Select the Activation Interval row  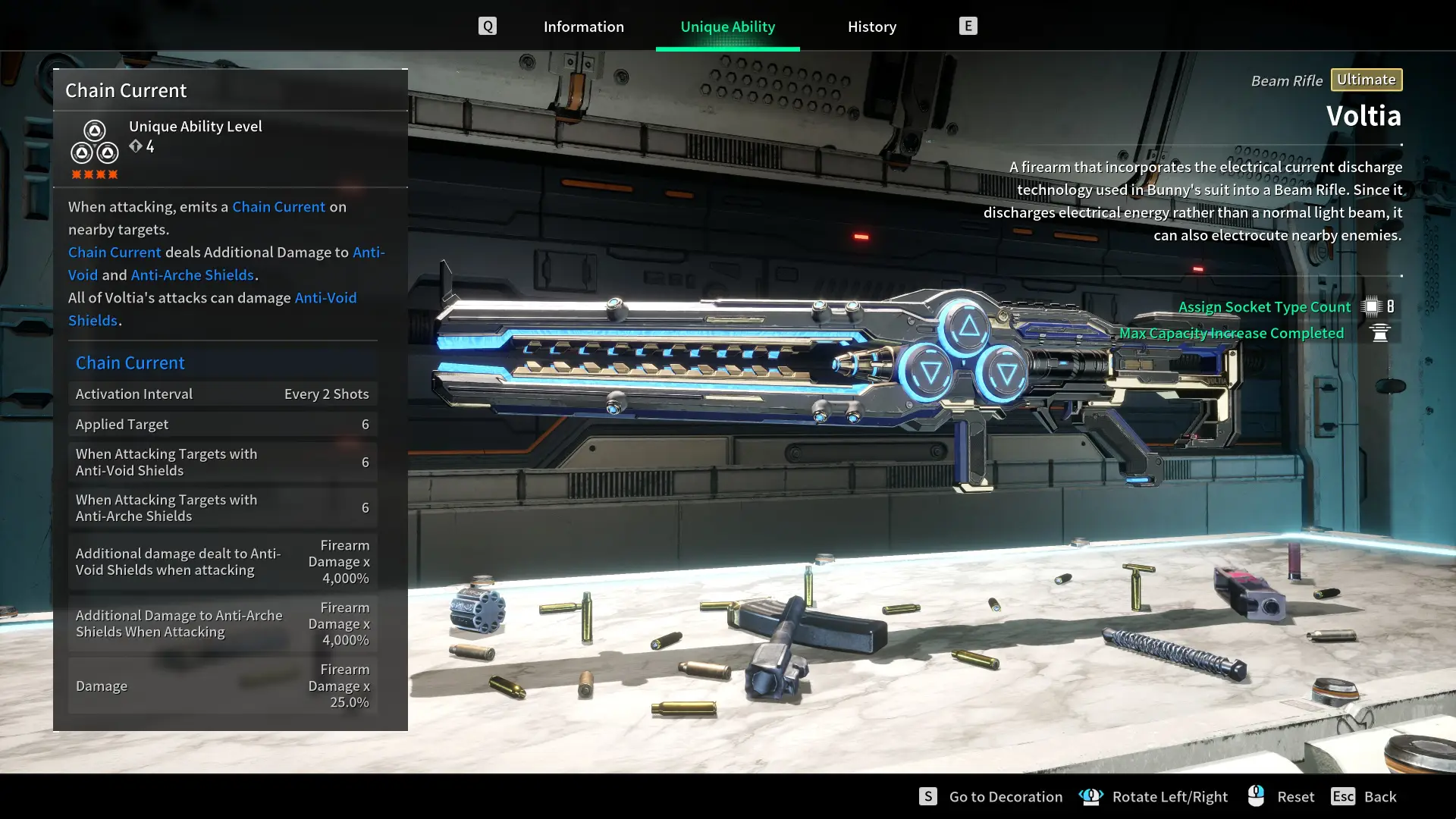222,394
